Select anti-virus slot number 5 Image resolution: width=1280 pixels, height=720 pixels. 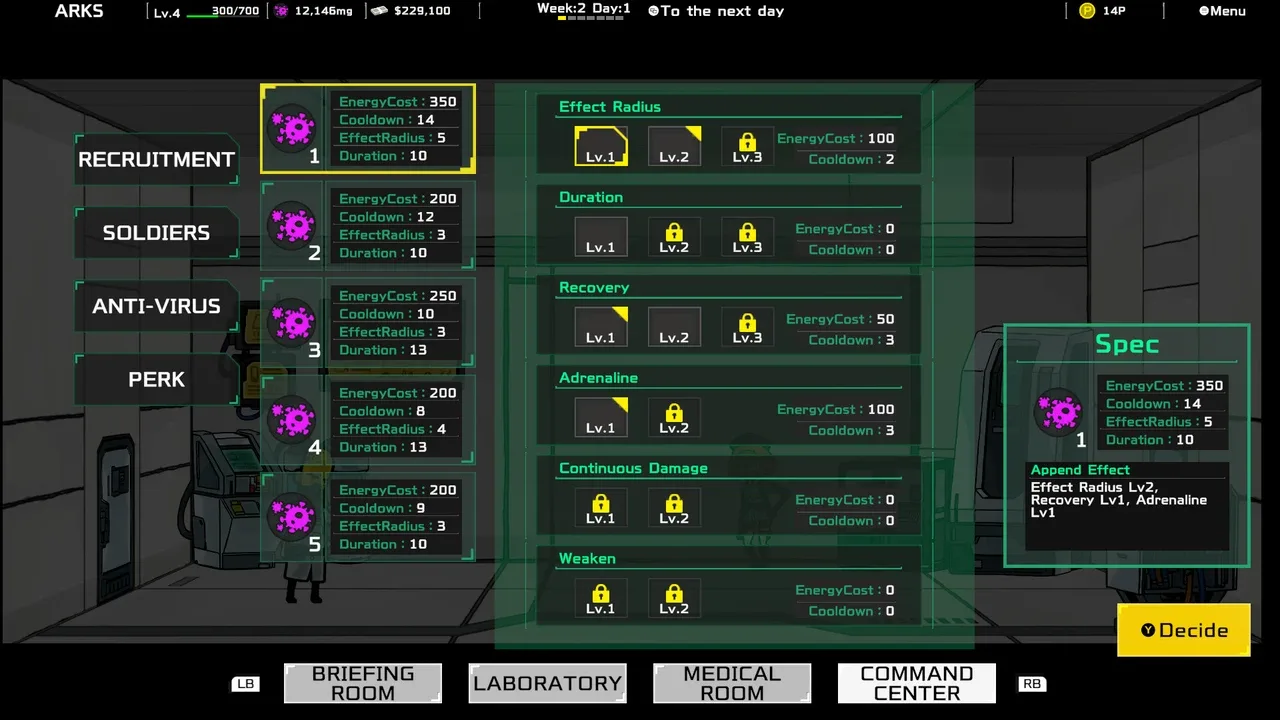(x=367, y=516)
